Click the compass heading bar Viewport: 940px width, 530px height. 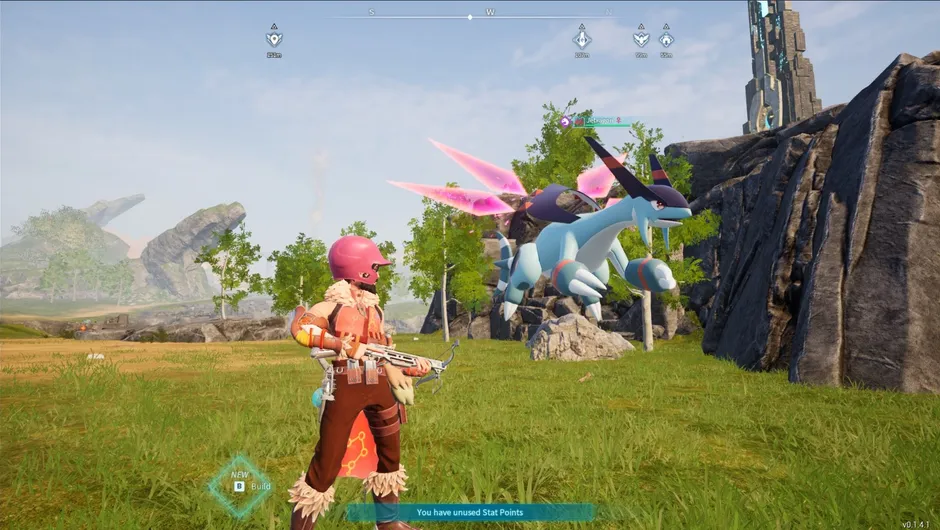(470, 16)
